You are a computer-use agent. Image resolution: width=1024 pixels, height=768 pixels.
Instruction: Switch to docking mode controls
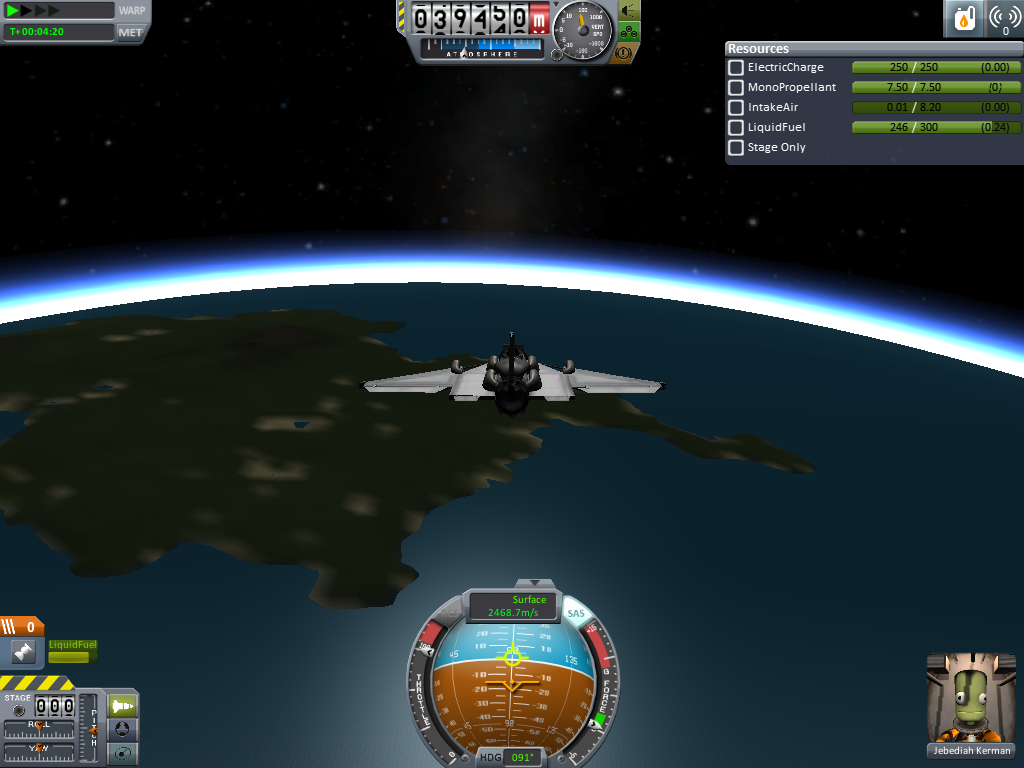coord(122,730)
